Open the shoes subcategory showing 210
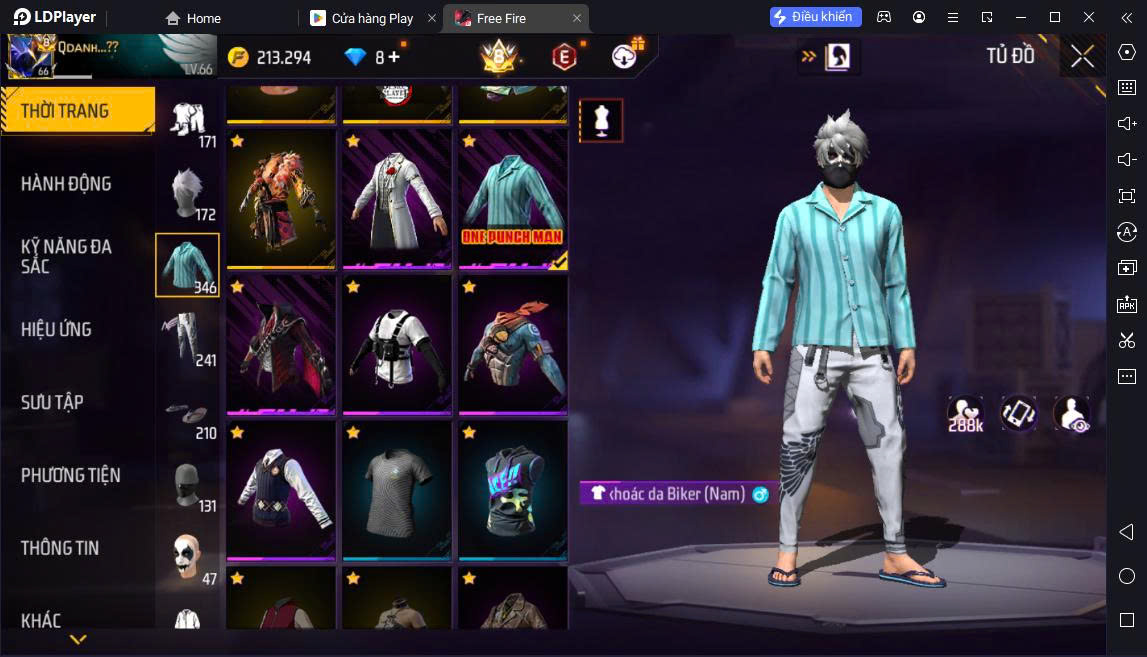Image resolution: width=1147 pixels, height=657 pixels. [187, 412]
